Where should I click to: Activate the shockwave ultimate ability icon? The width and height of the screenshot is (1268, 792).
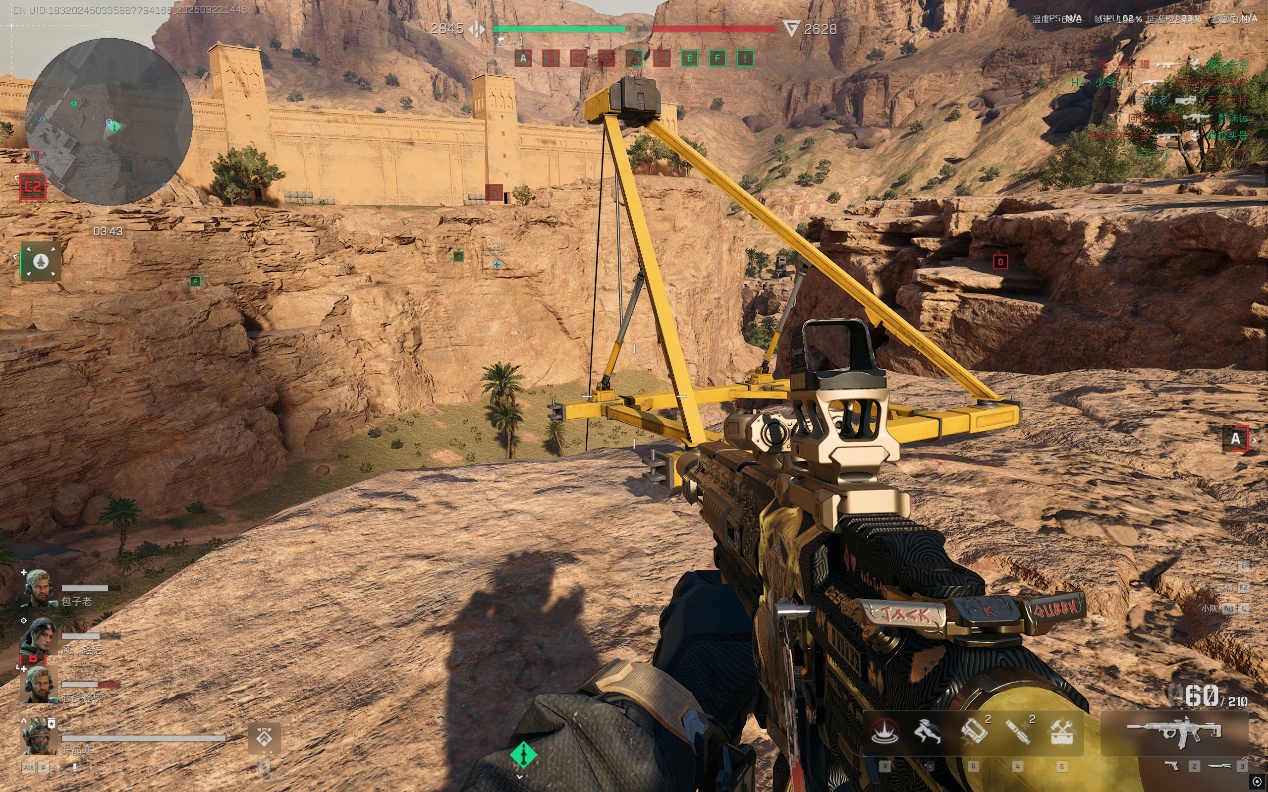click(x=884, y=732)
